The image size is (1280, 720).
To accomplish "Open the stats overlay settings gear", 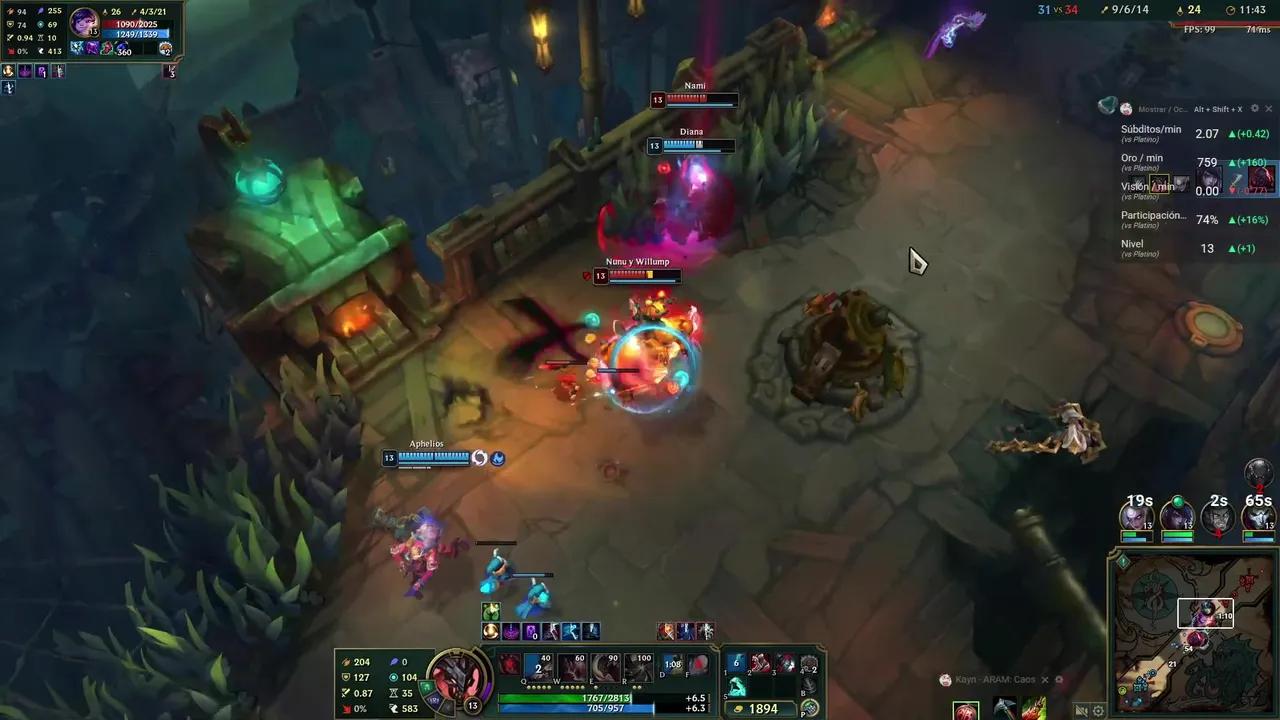I will tap(1255, 108).
